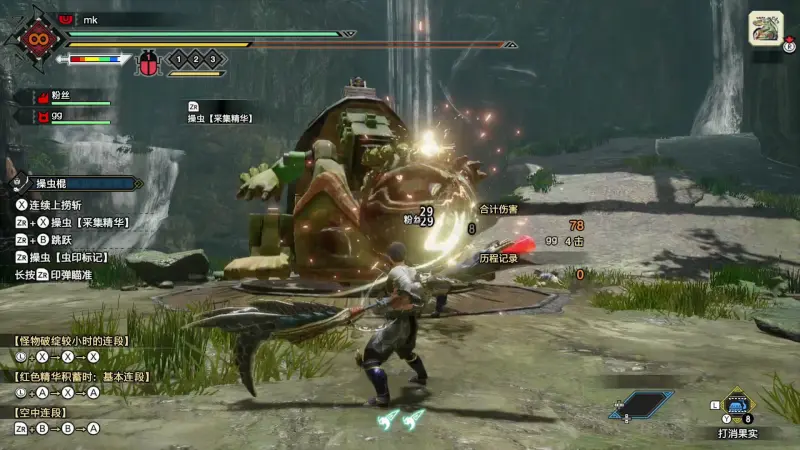Choose the 跳跃 move entry
800x450 pixels.
[x=62, y=239]
